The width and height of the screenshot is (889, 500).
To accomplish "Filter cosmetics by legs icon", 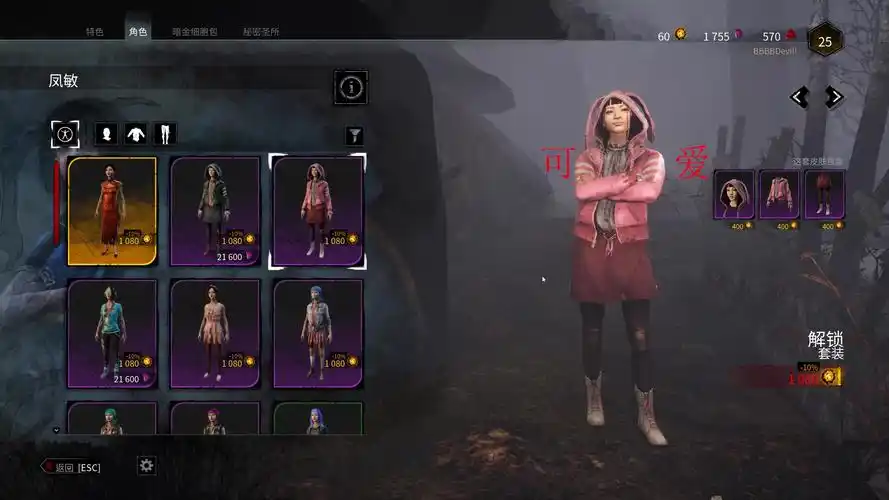I will pos(164,133).
